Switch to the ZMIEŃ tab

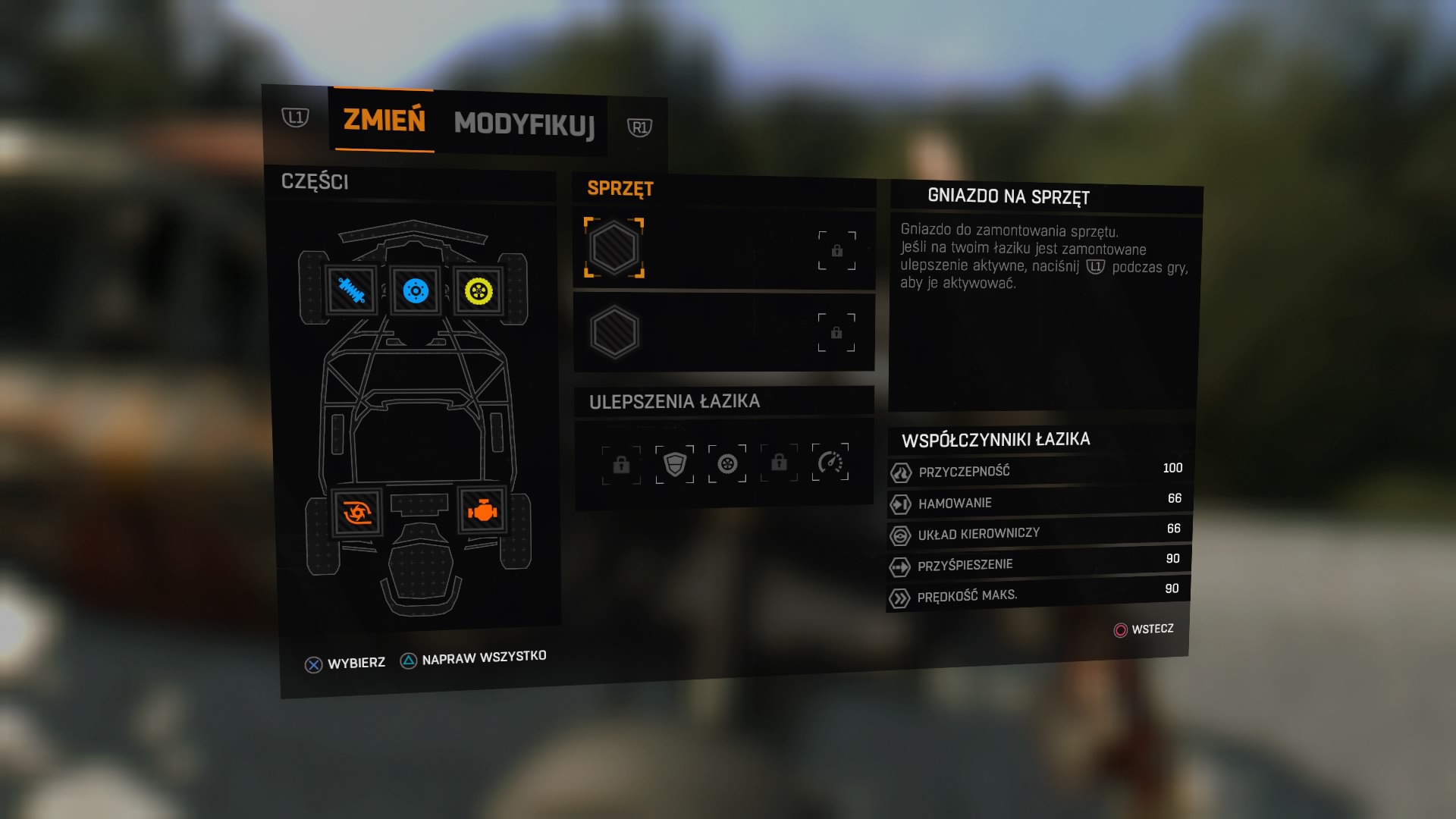(x=384, y=121)
